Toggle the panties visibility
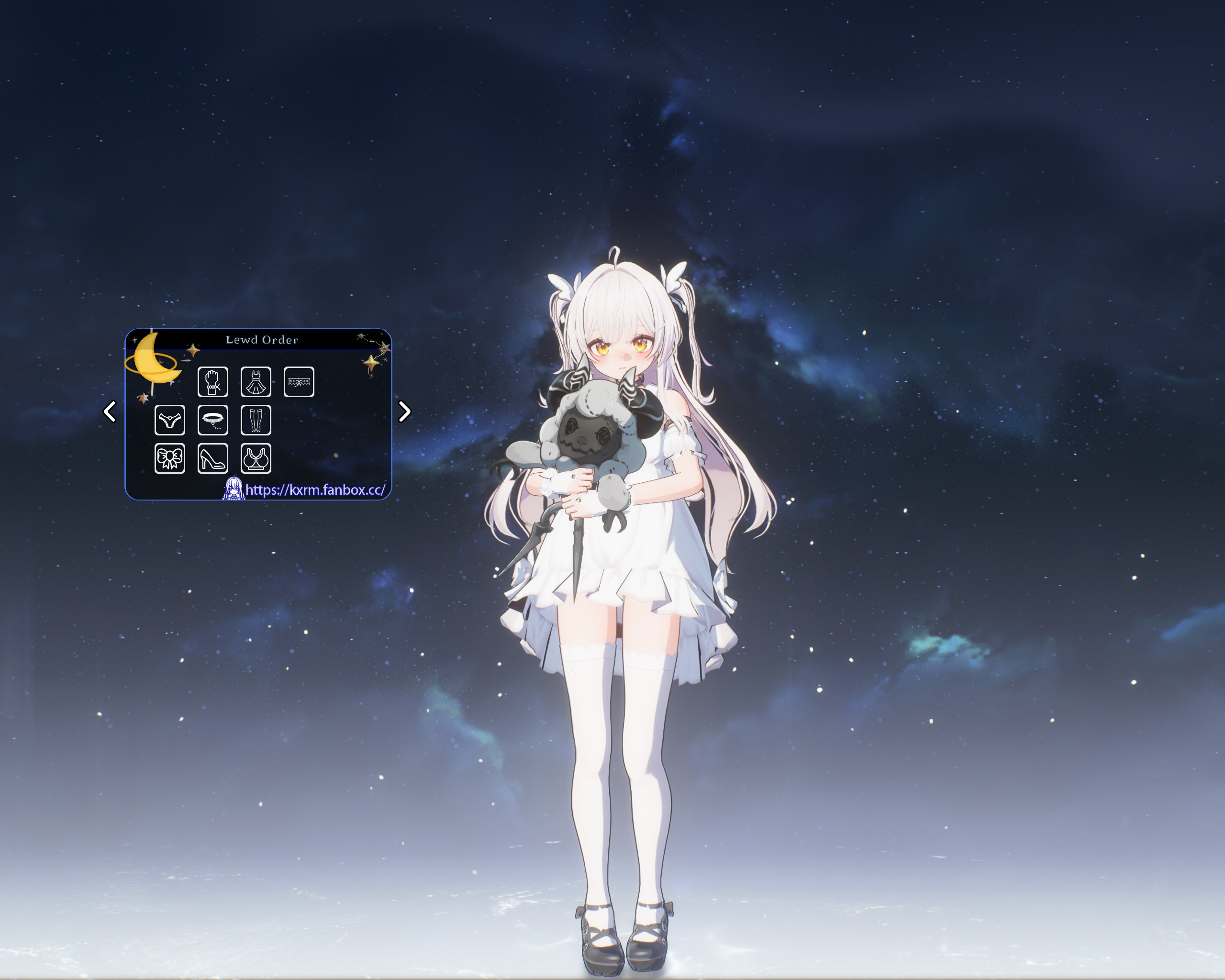 (169, 421)
